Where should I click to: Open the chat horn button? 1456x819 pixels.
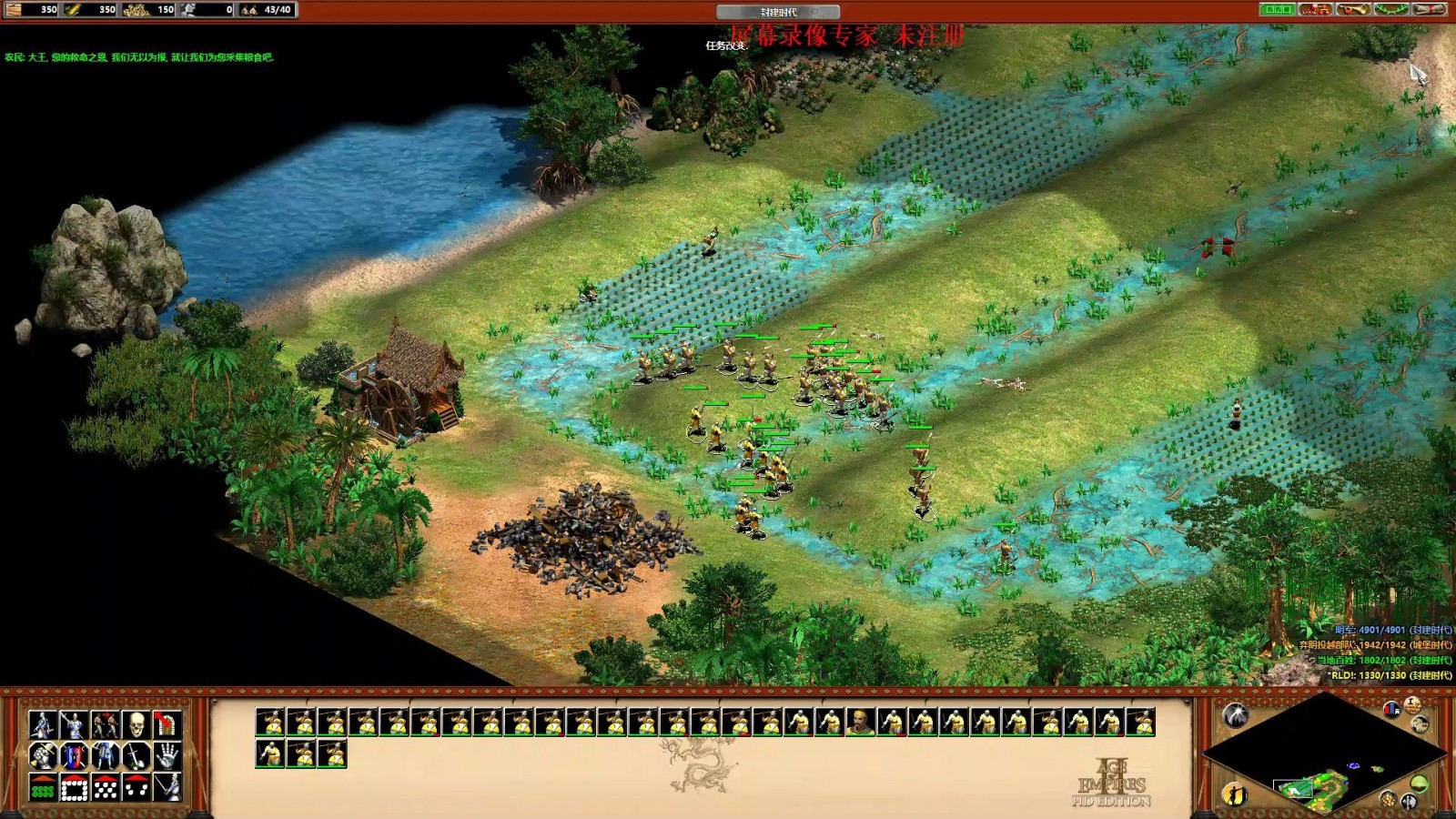click(x=1352, y=10)
